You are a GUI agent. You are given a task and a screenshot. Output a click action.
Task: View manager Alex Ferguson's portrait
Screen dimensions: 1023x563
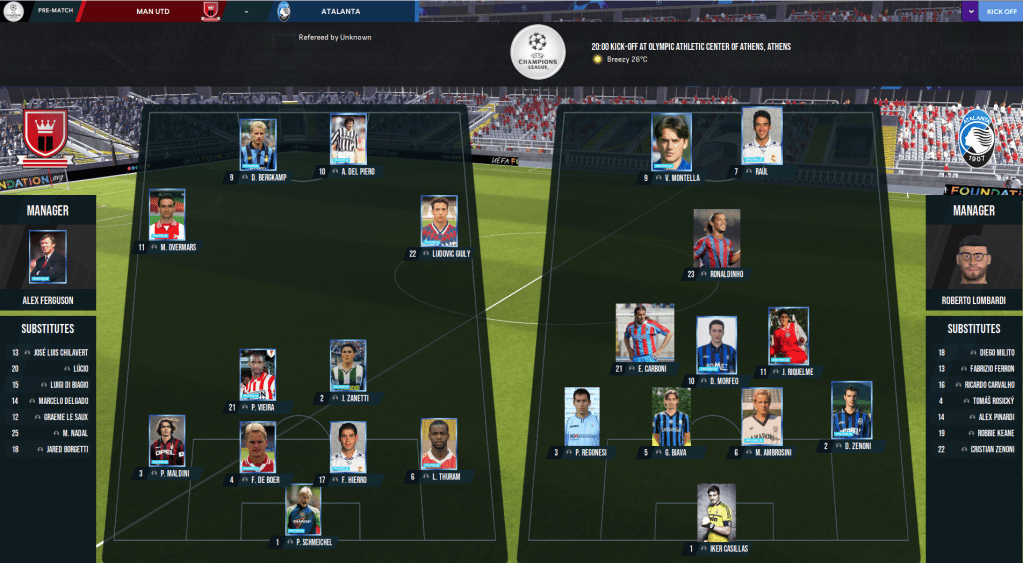point(48,258)
